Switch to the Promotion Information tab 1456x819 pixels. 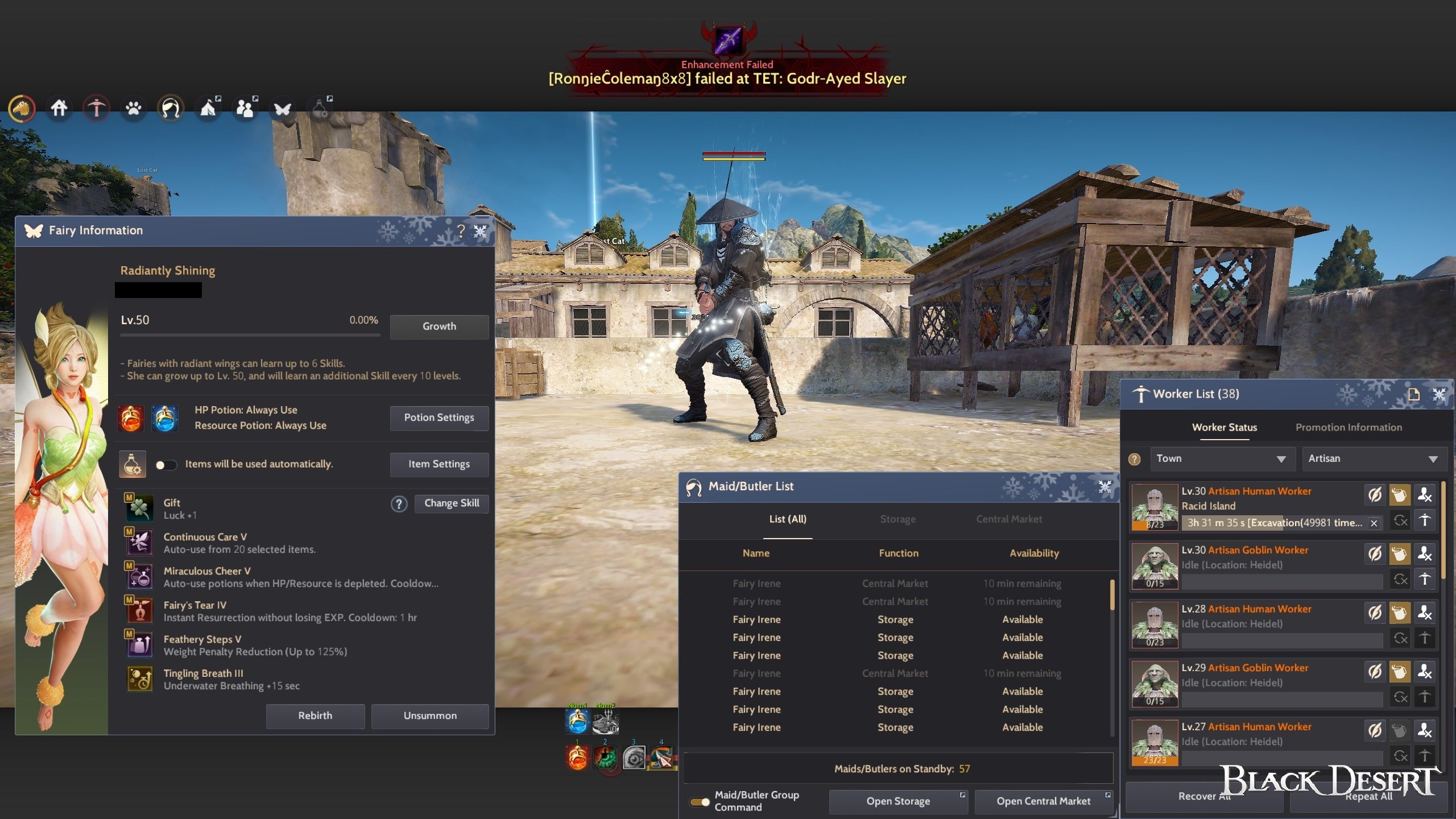click(x=1348, y=427)
